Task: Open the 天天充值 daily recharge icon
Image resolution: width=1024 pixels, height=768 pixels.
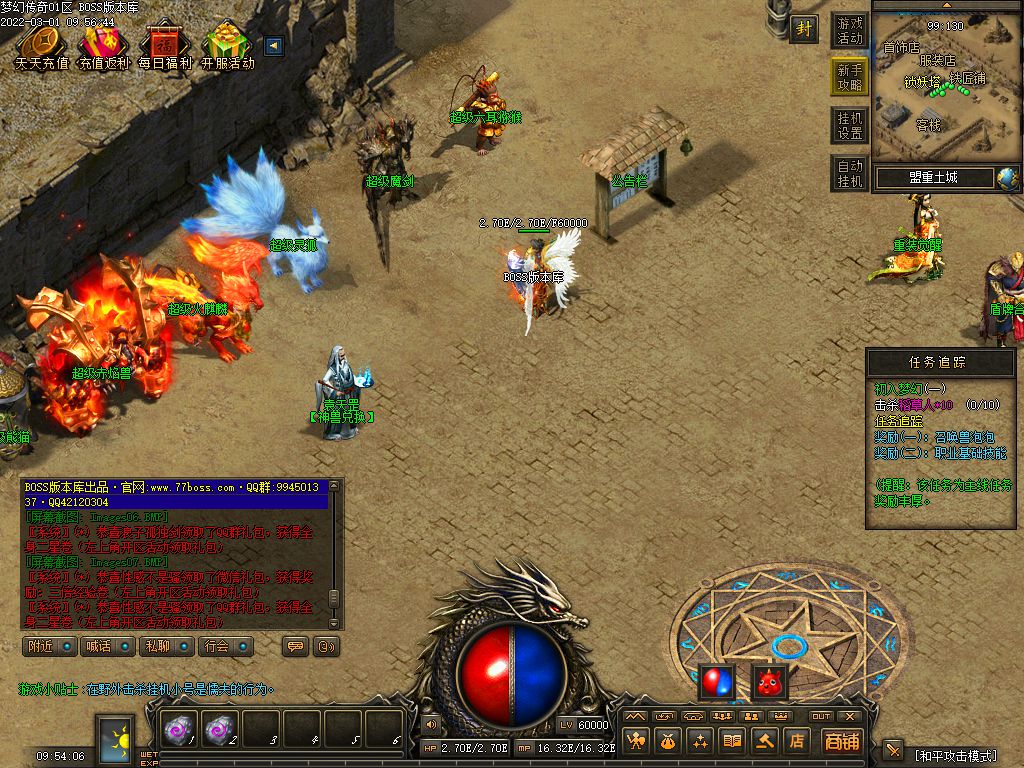Action: [41, 45]
